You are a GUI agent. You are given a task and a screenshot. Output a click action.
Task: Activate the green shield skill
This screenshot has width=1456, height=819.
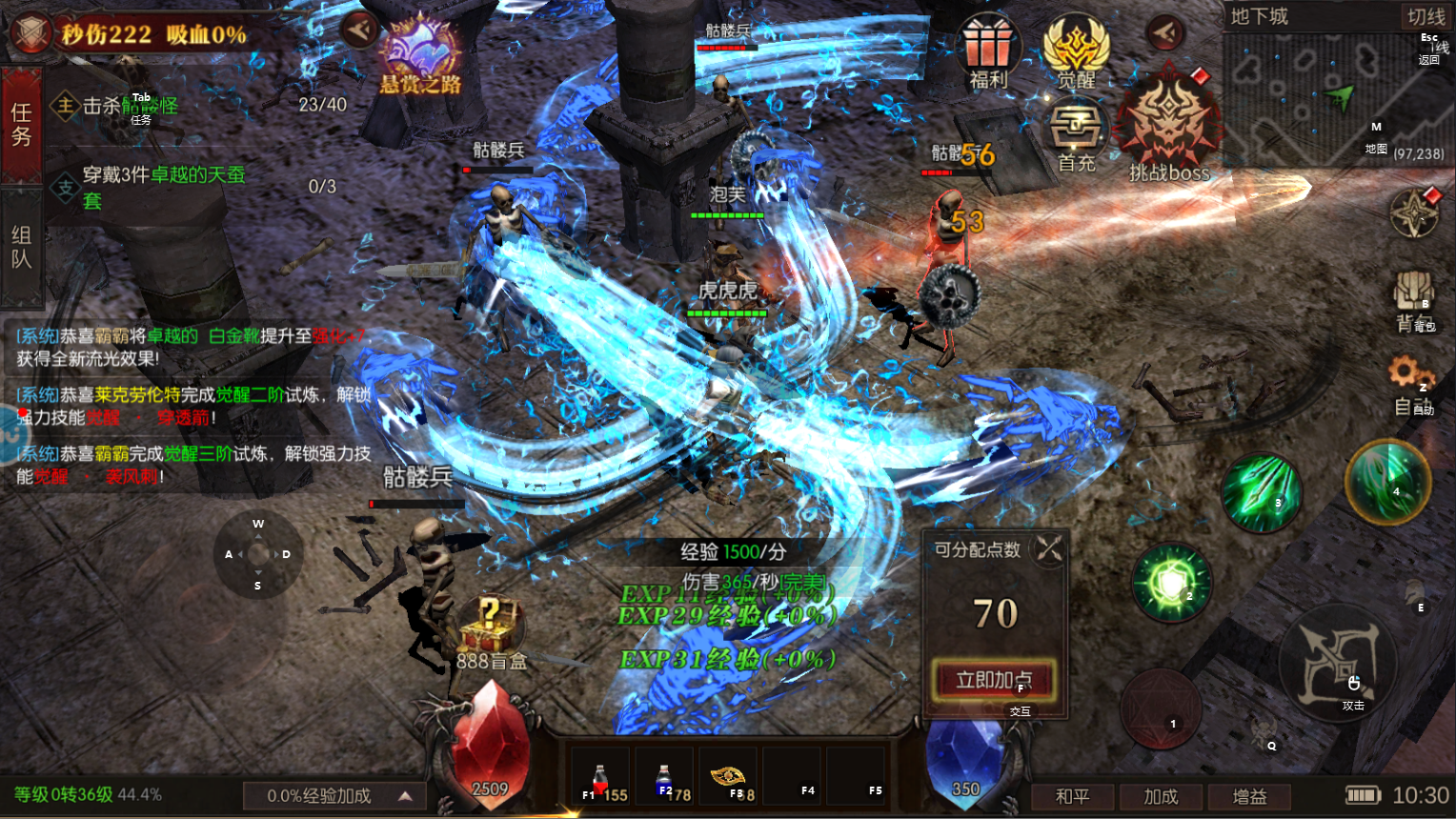point(1171,582)
